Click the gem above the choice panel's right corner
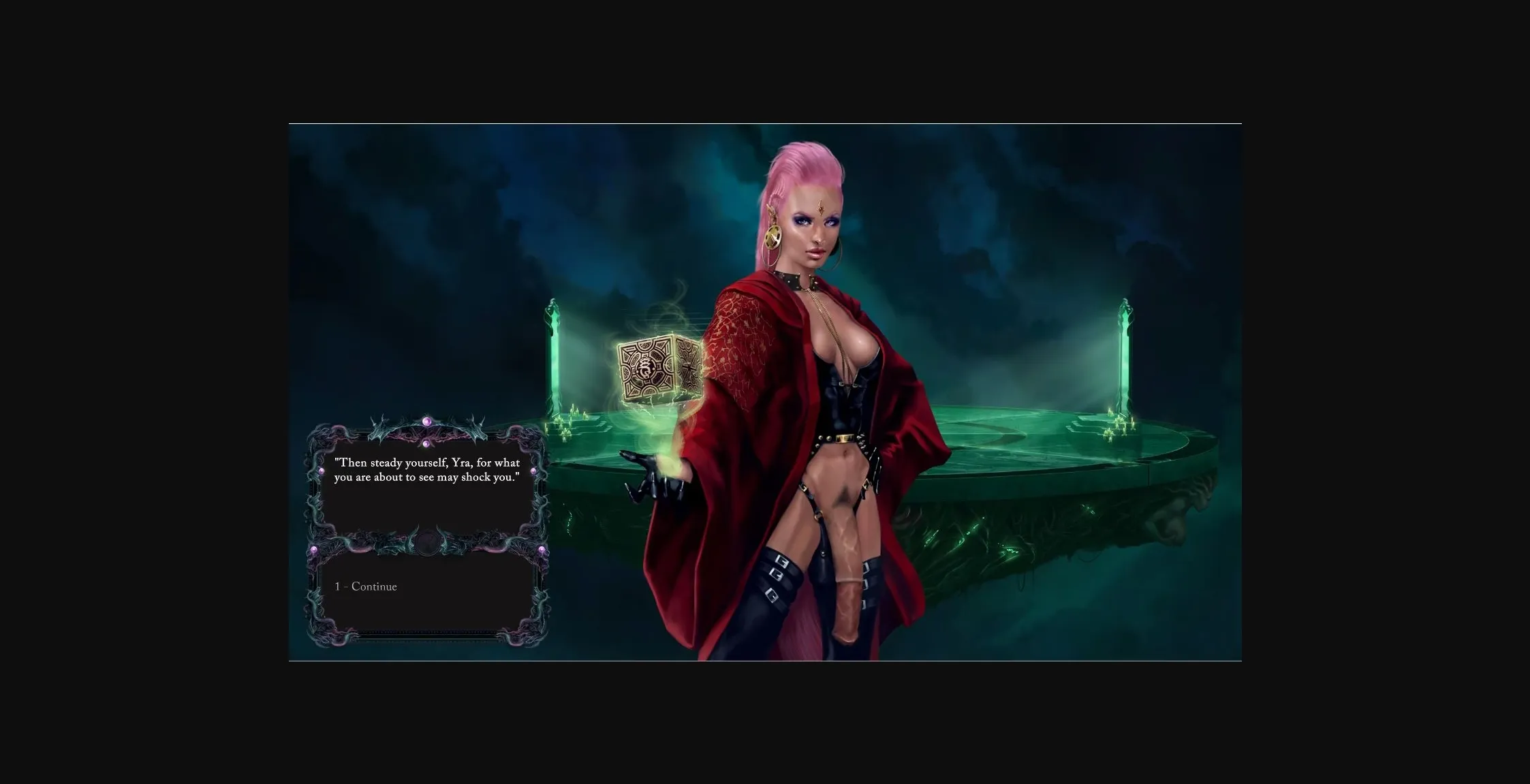This screenshot has height=784, width=1530. coord(541,550)
